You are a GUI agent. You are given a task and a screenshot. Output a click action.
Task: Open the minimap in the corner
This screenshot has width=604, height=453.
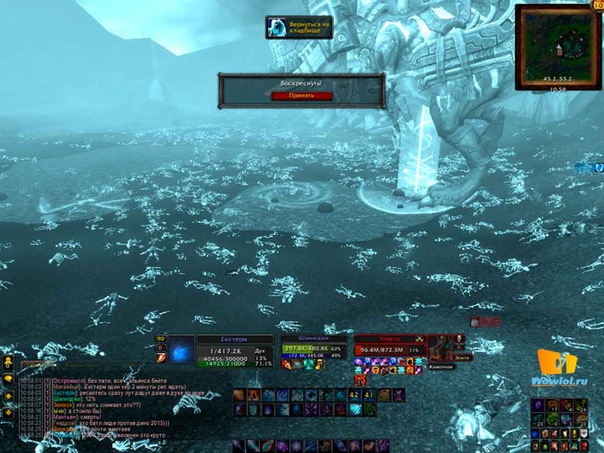(x=558, y=46)
